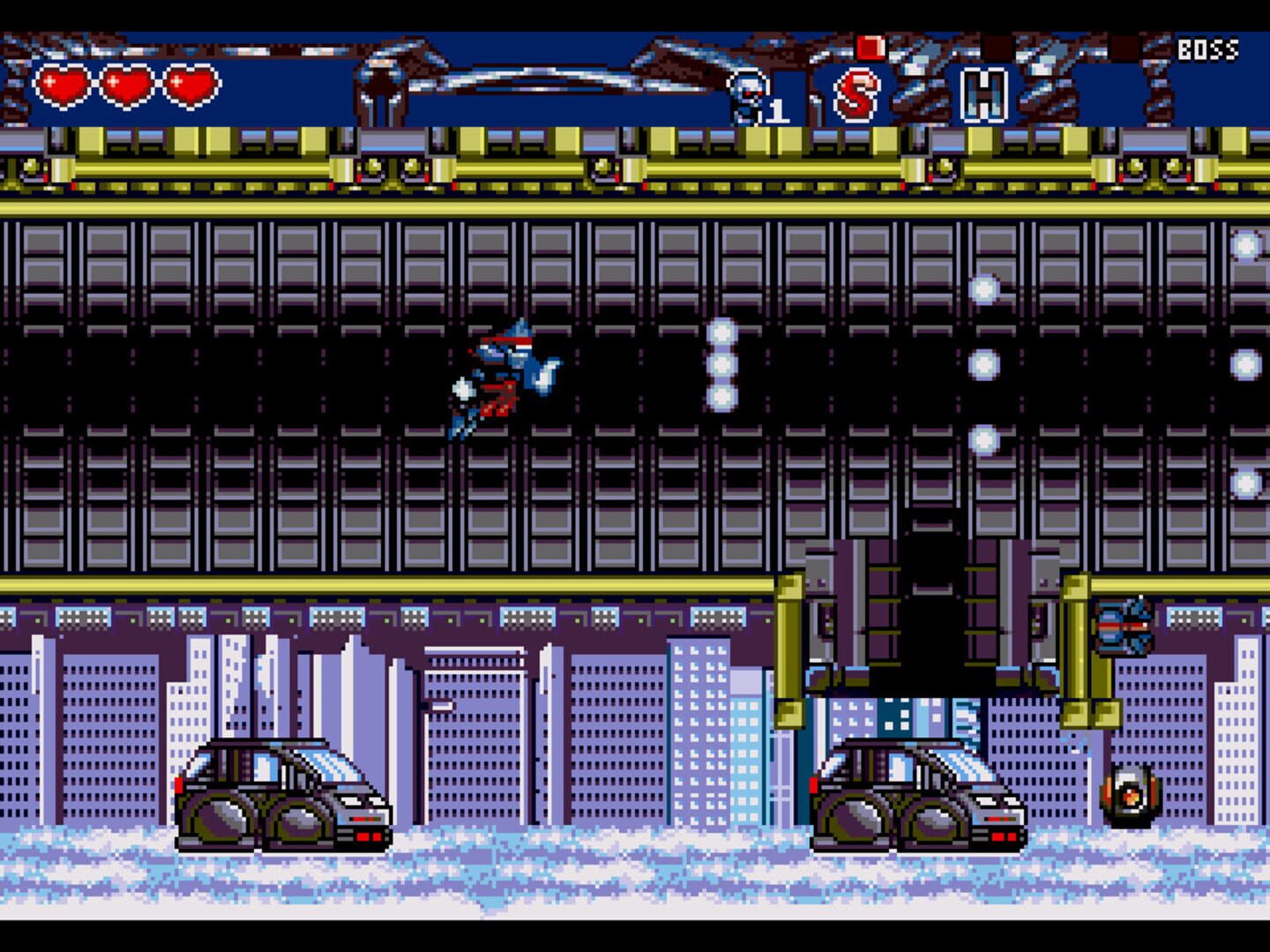The width and height of the screenshot is (1270, 952).
Task: Select the S power-up icon in the HUD
Action: point(856,91)
